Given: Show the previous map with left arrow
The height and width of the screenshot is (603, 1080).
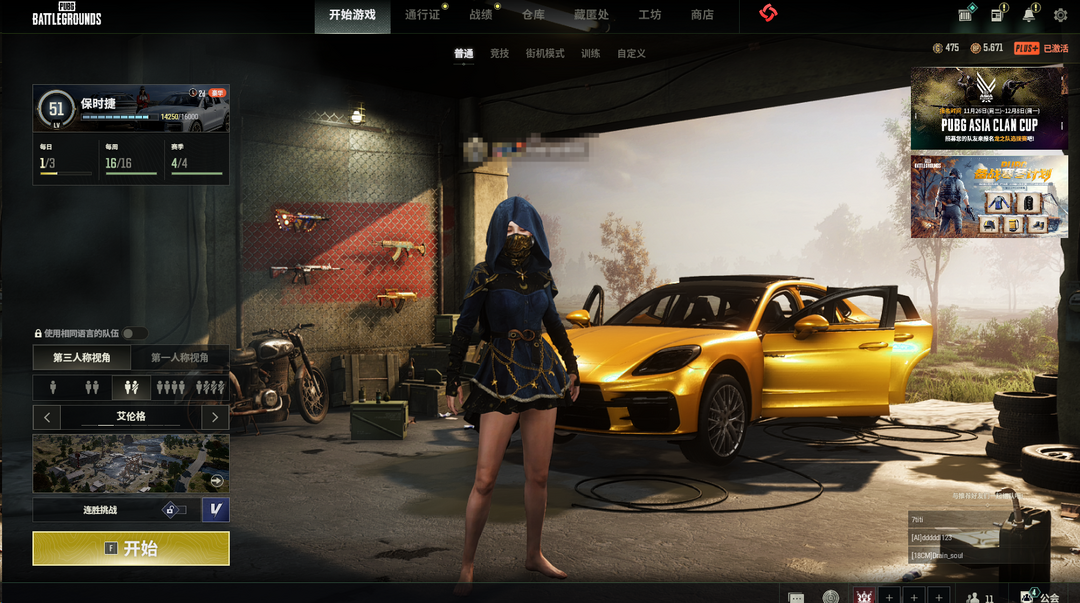Looking at the screenshot, I should pos(47,416).
